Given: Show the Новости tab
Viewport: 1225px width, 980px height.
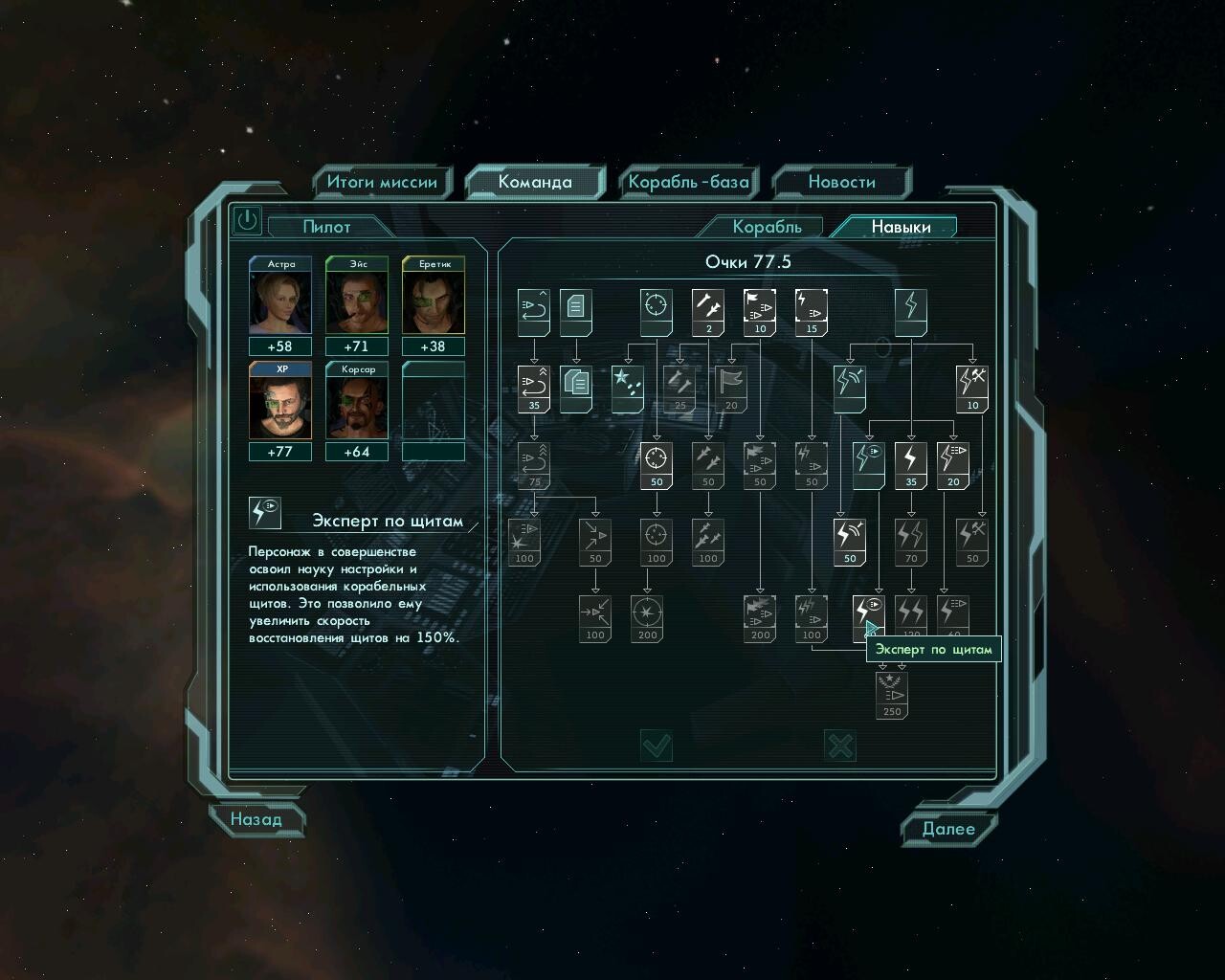Looking at the screenshot, I should coord(841,182).
